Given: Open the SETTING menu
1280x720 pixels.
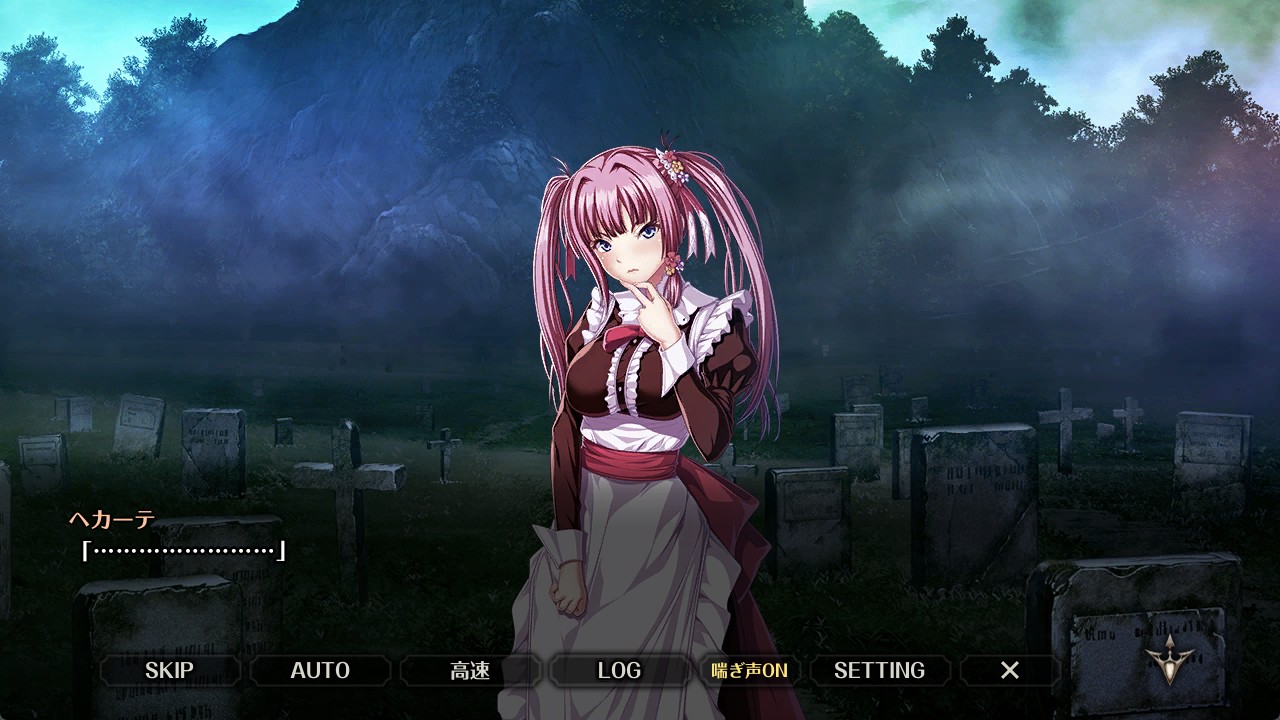Looking at the screenshot, I should tap(879, 670).
